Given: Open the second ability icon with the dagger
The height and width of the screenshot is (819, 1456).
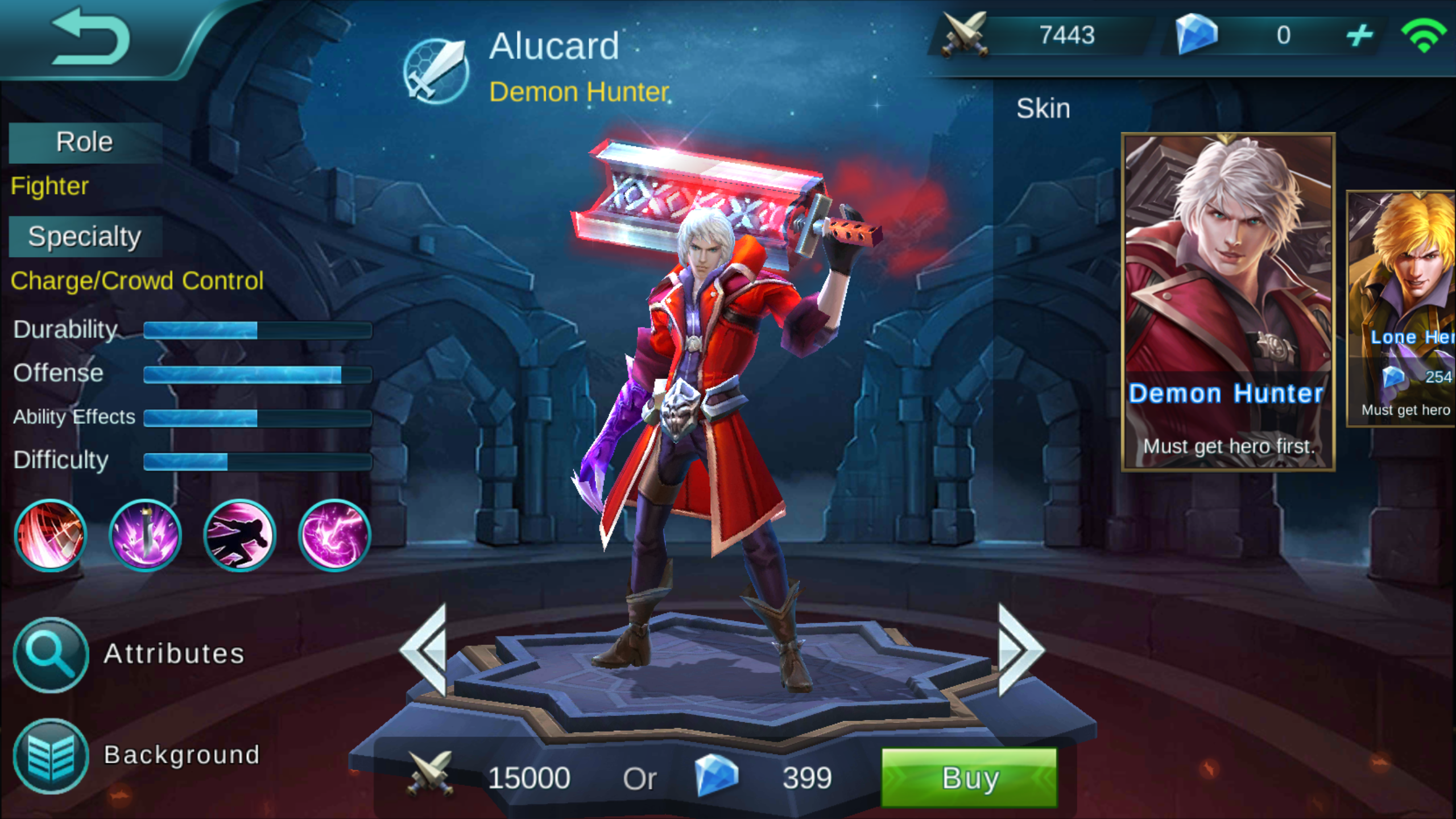Looking at the screenshot, I should click(145, 535).
